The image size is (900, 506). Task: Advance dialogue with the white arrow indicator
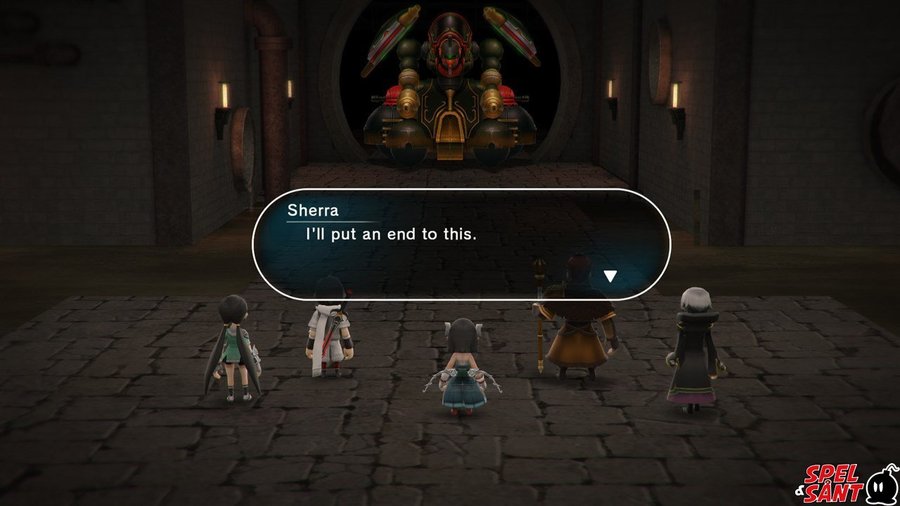[610, 275]
